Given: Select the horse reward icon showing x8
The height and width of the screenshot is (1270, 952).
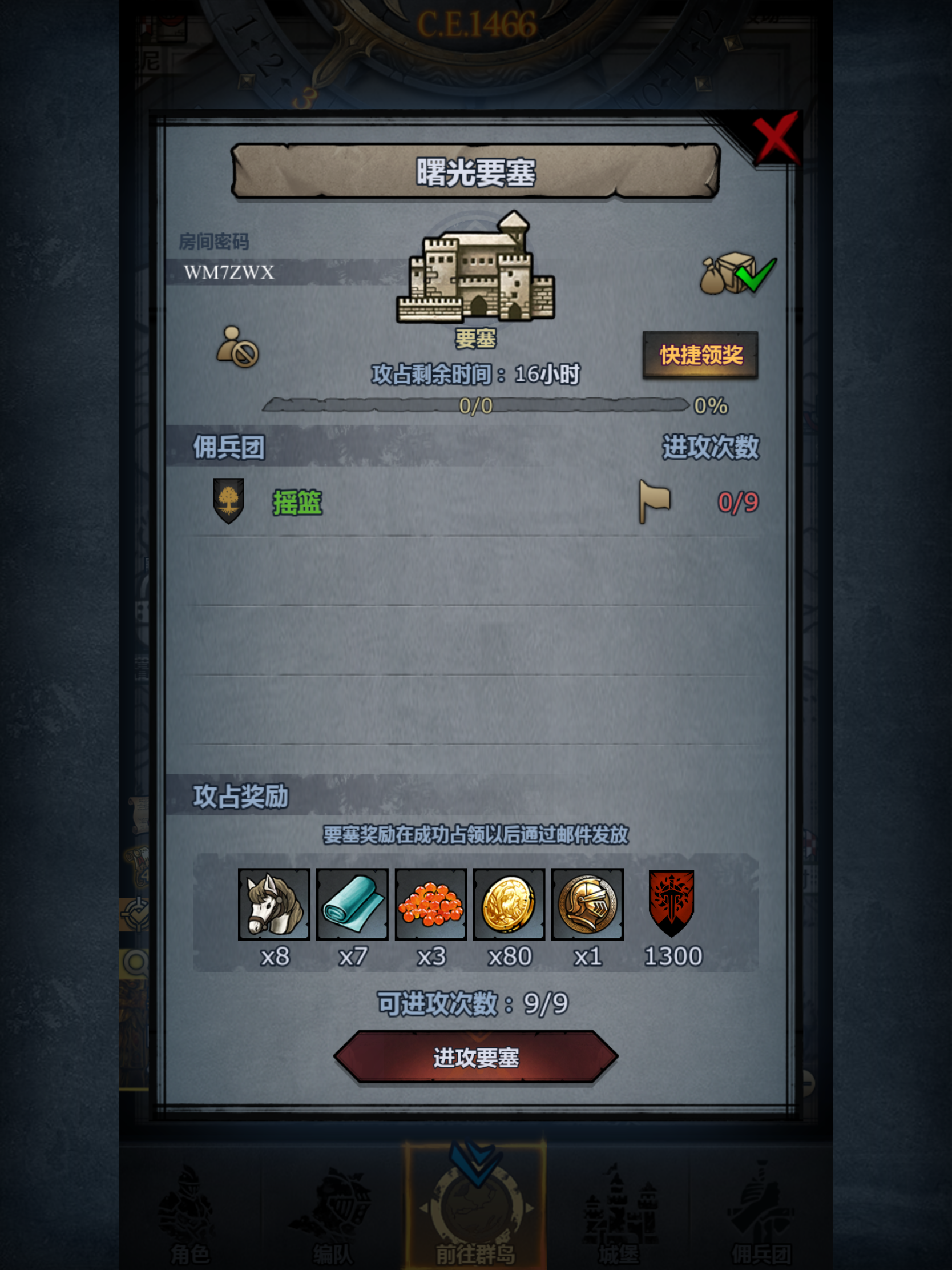Looking at the screenshot, I should pyautogui.click(x=273, y=903).
